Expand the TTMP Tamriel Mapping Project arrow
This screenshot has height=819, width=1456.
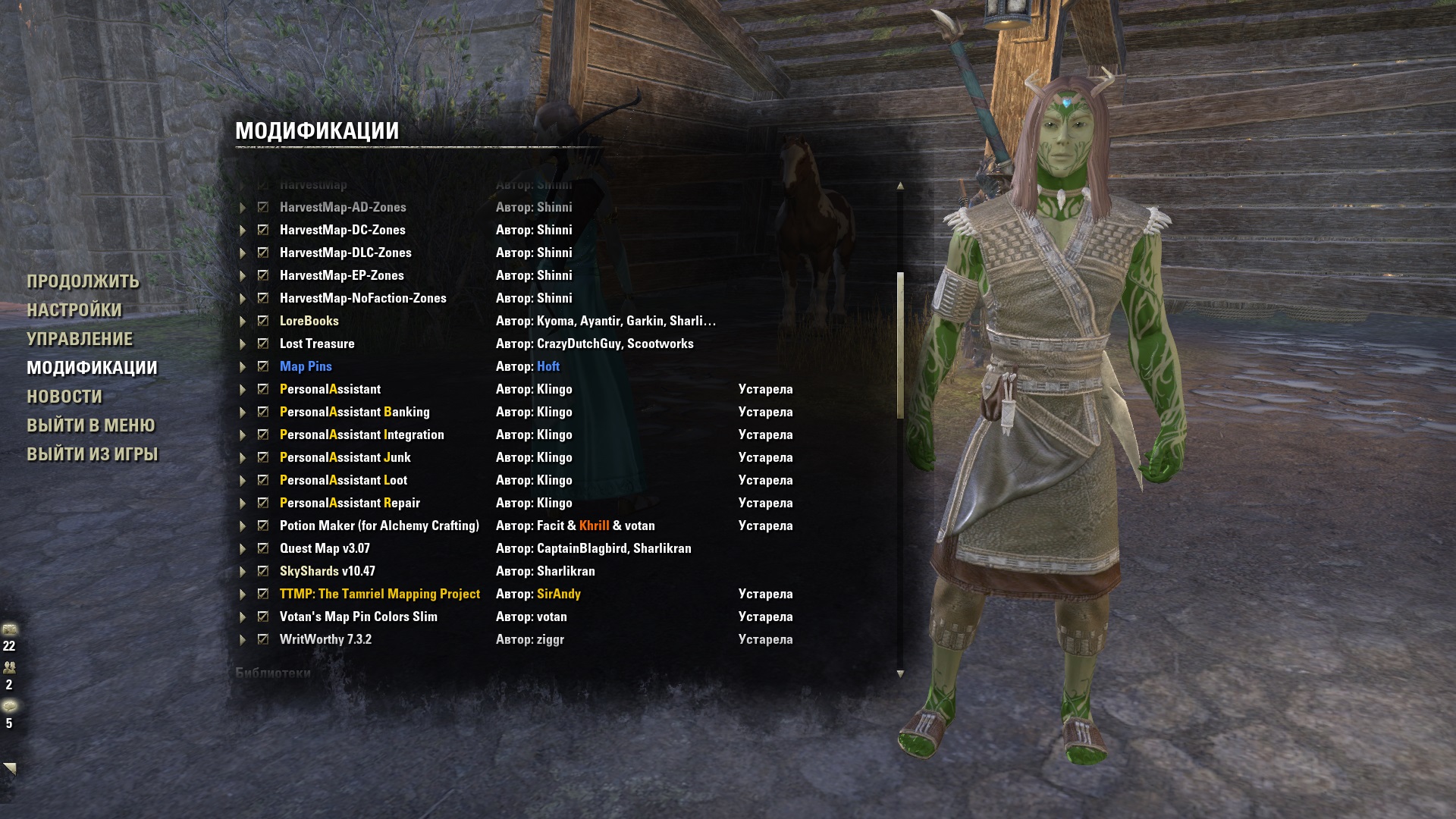click(243, 595)
